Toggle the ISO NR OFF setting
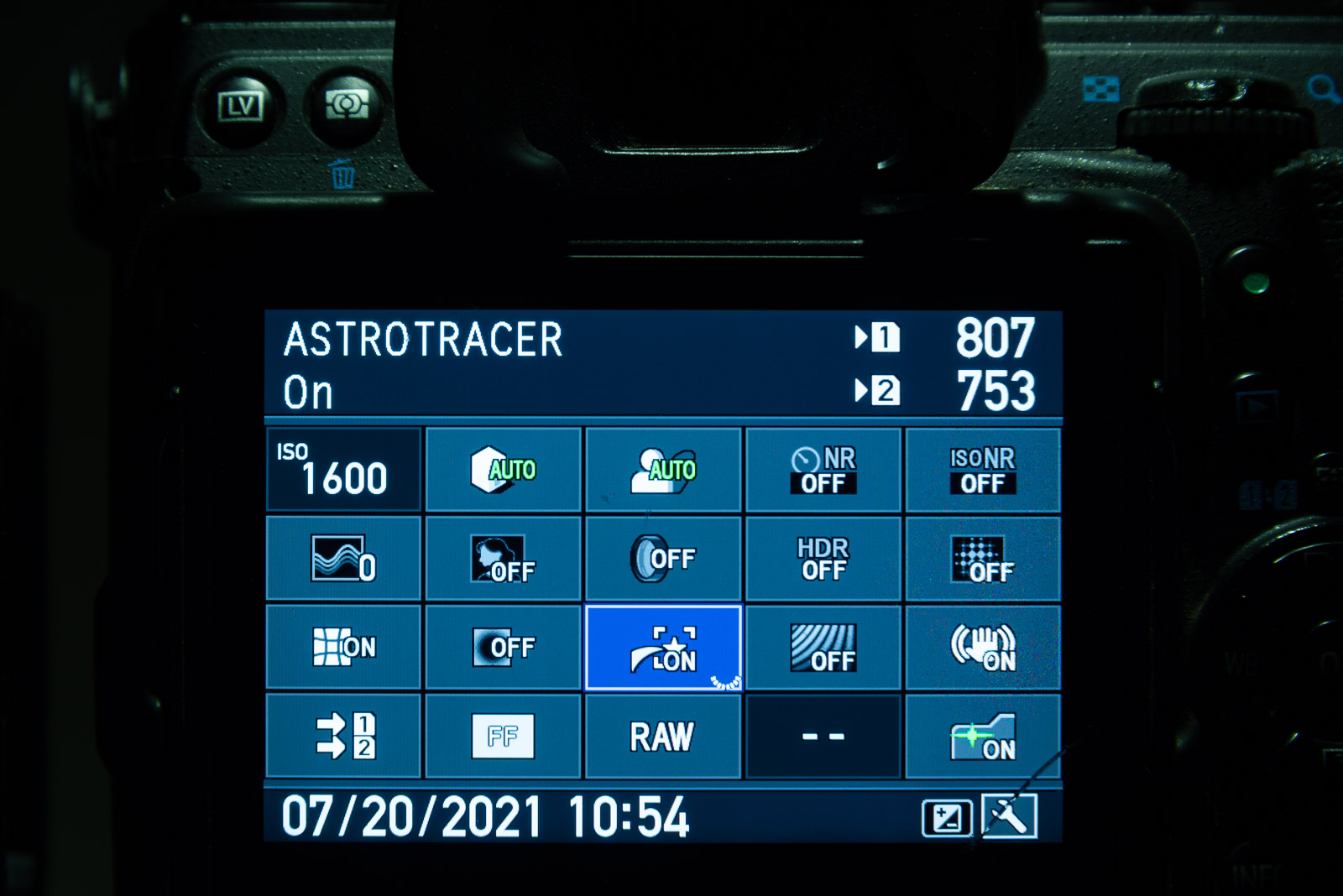The width and height of the screenshot is (1343, 896). pyautogui.click(x=983, y=471)
